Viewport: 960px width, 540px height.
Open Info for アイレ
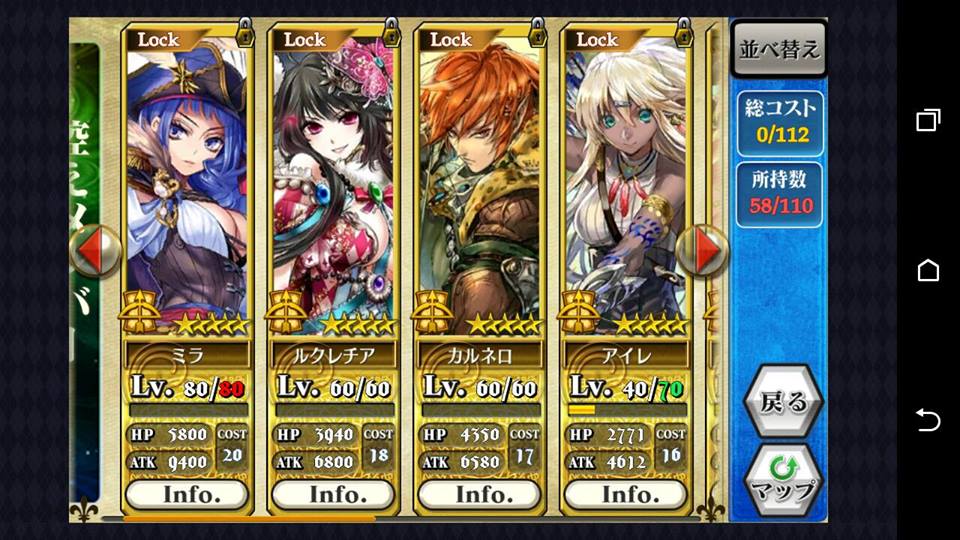point(626,494)
